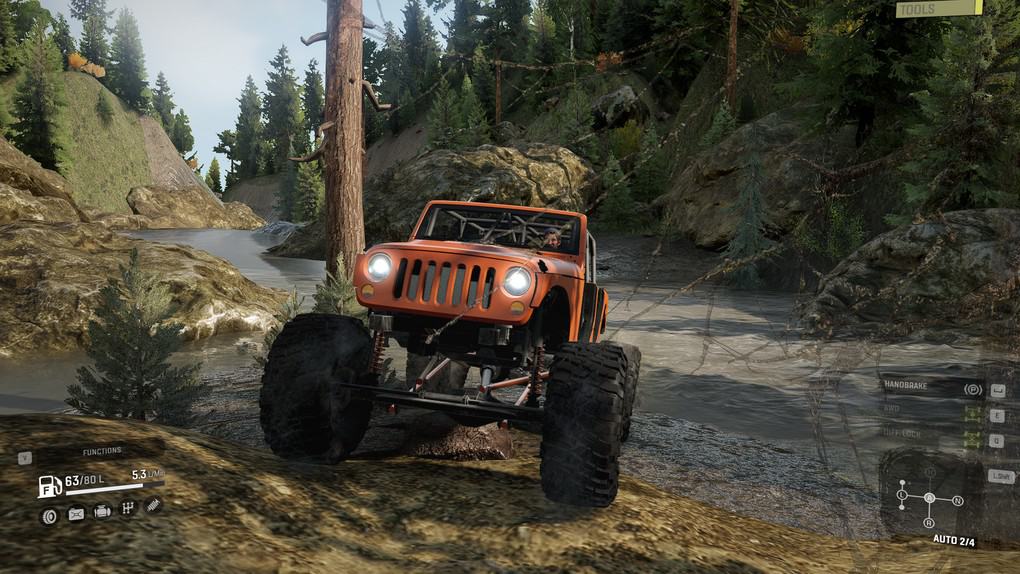The width and height of the screenshot is (1020, 574).
Task: Select the fuel tank damage icon
Action: pyautogui.click(x=76, y=514)
